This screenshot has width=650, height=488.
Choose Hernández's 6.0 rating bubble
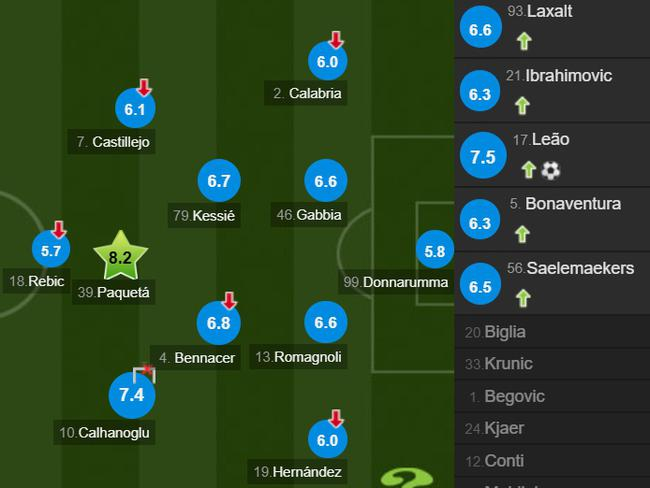point(328,440)
